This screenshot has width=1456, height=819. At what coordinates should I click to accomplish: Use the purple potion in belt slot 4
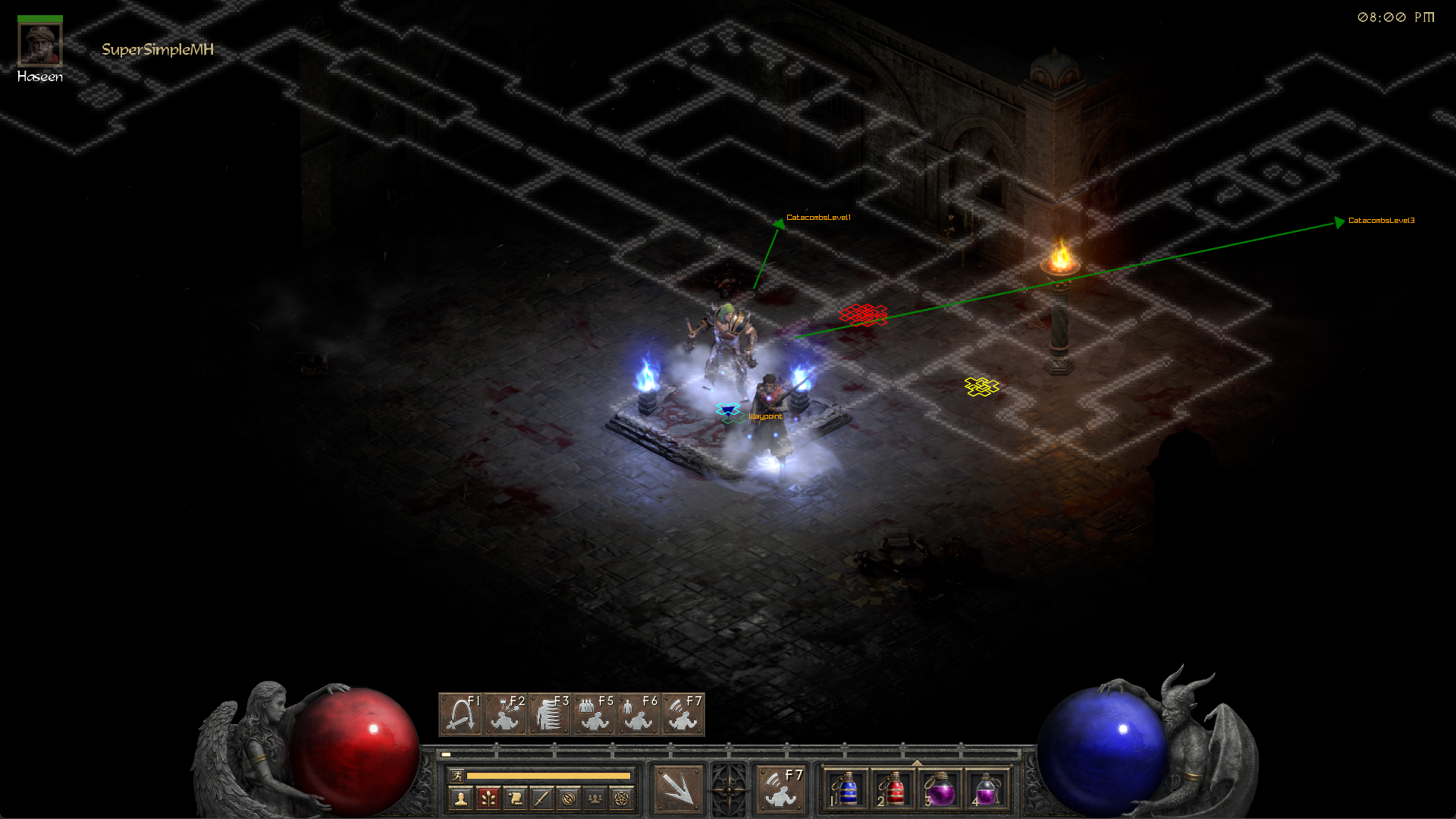(987, 789)
